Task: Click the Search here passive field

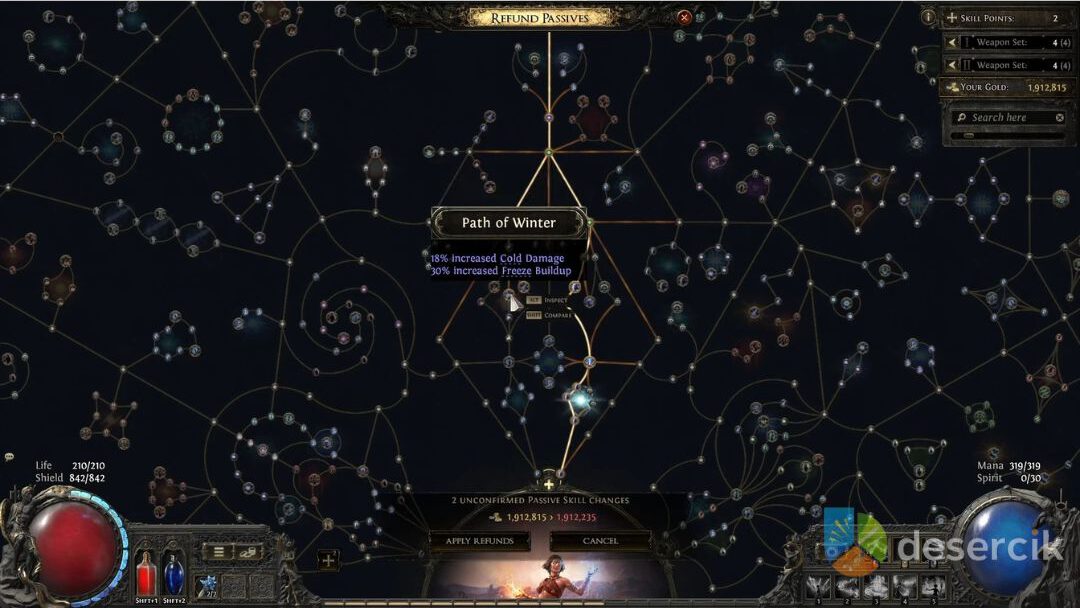Action: [1005, 118]
